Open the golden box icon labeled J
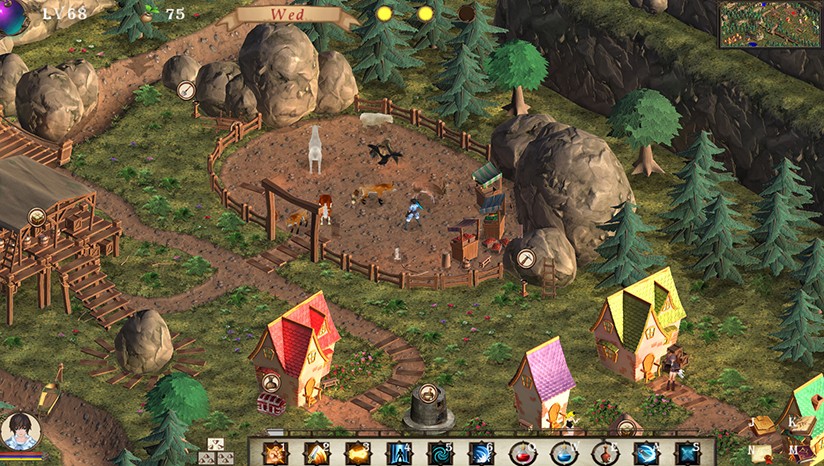Image resolution: width=824 pixels, height=466 pixels. (765, 425)
